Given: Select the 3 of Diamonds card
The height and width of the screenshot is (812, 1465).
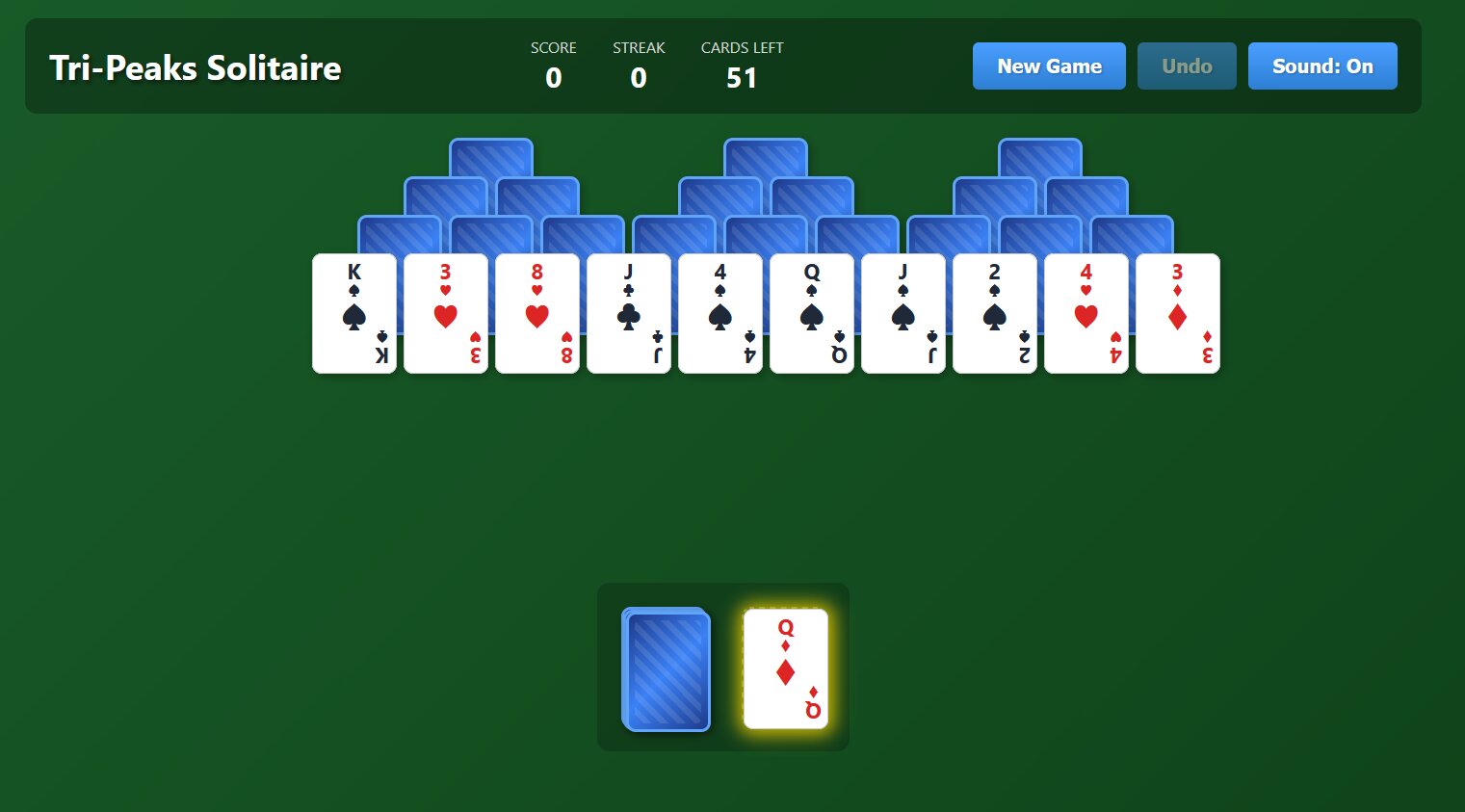Looking at the screenshot, I should (x=1178, y=313).
